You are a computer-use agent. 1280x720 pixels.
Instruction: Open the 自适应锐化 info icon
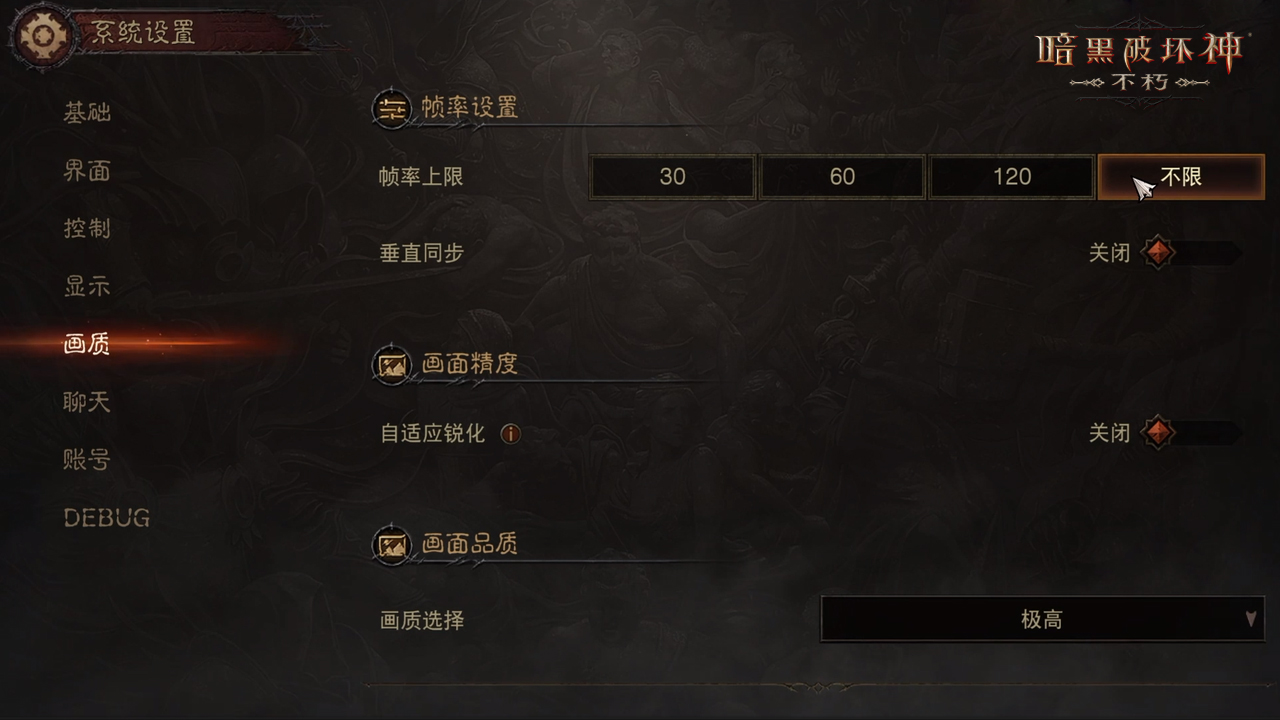[510, 434]
